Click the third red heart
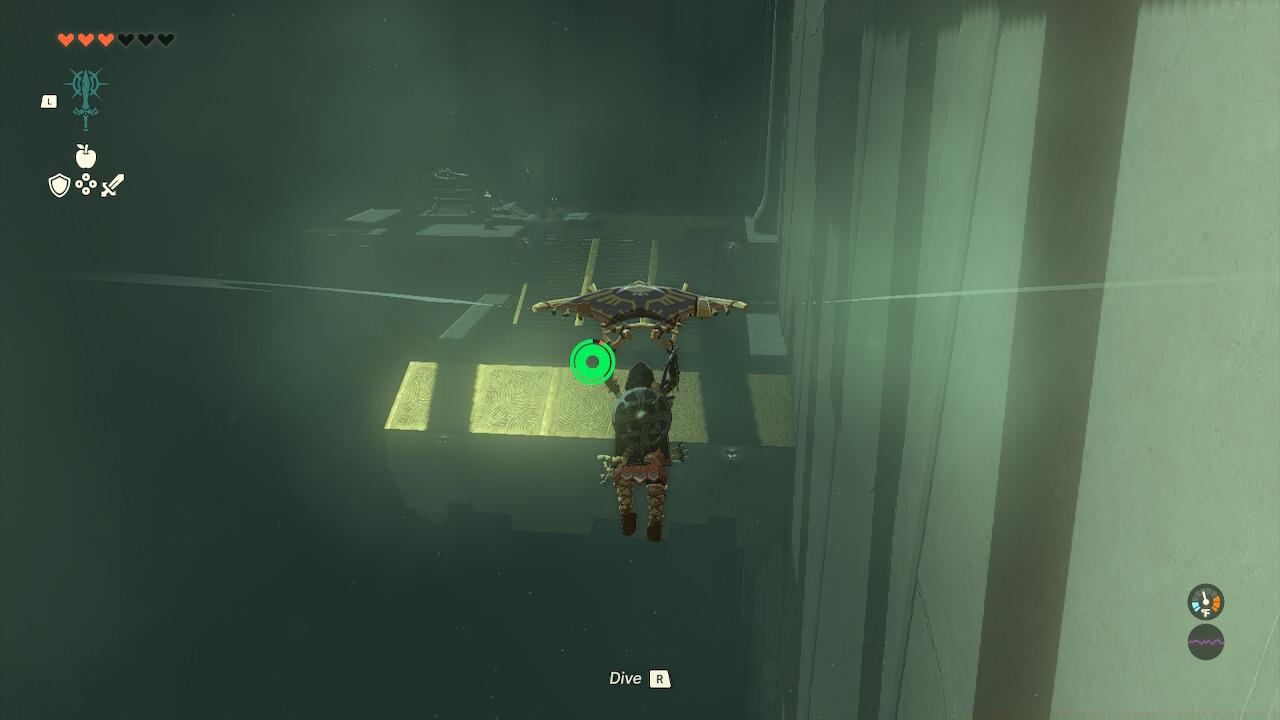 click(x=105, y=40)
